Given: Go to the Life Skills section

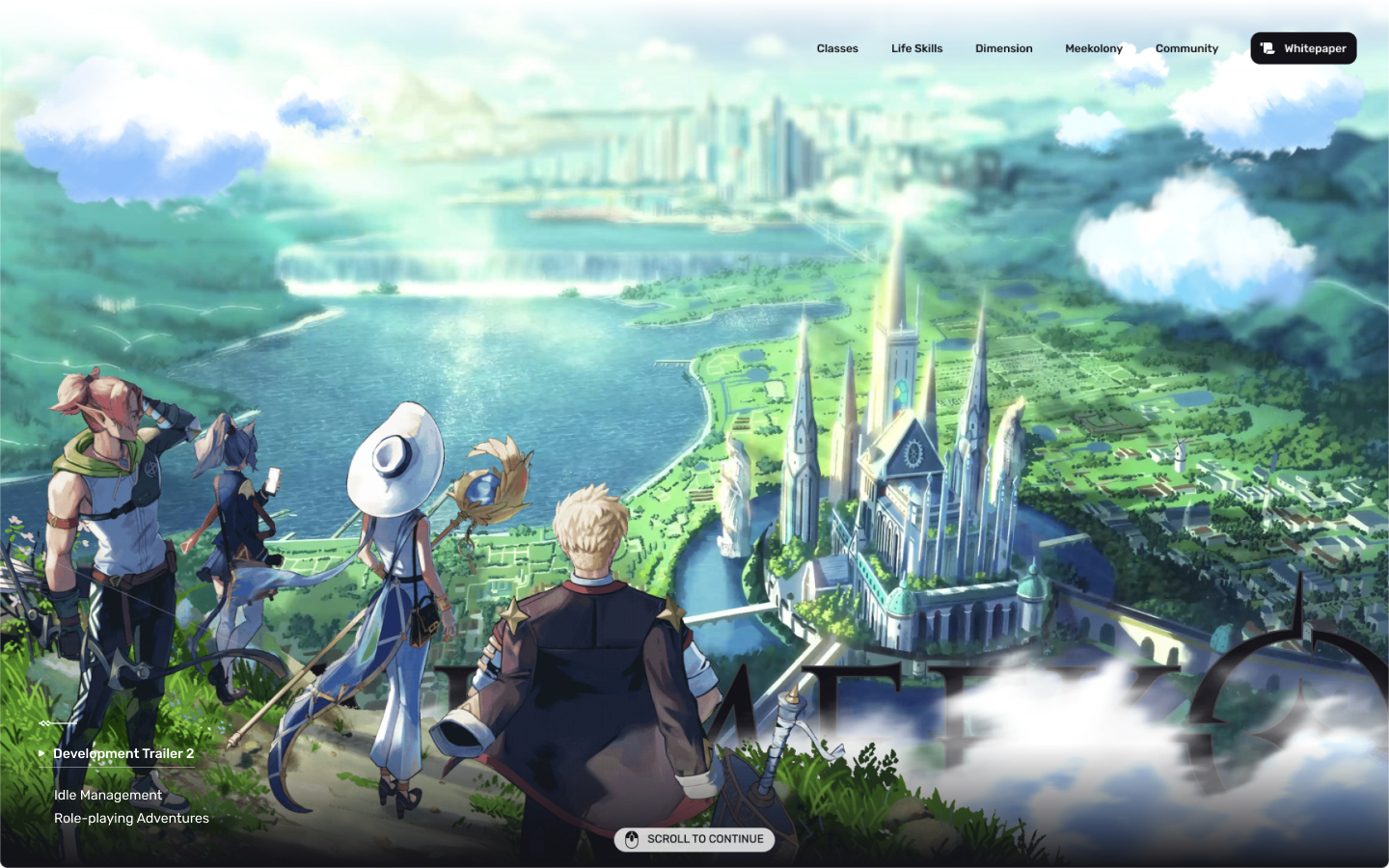Looking at the screenshot, I should pyautogui.click(x=916, y=48).
